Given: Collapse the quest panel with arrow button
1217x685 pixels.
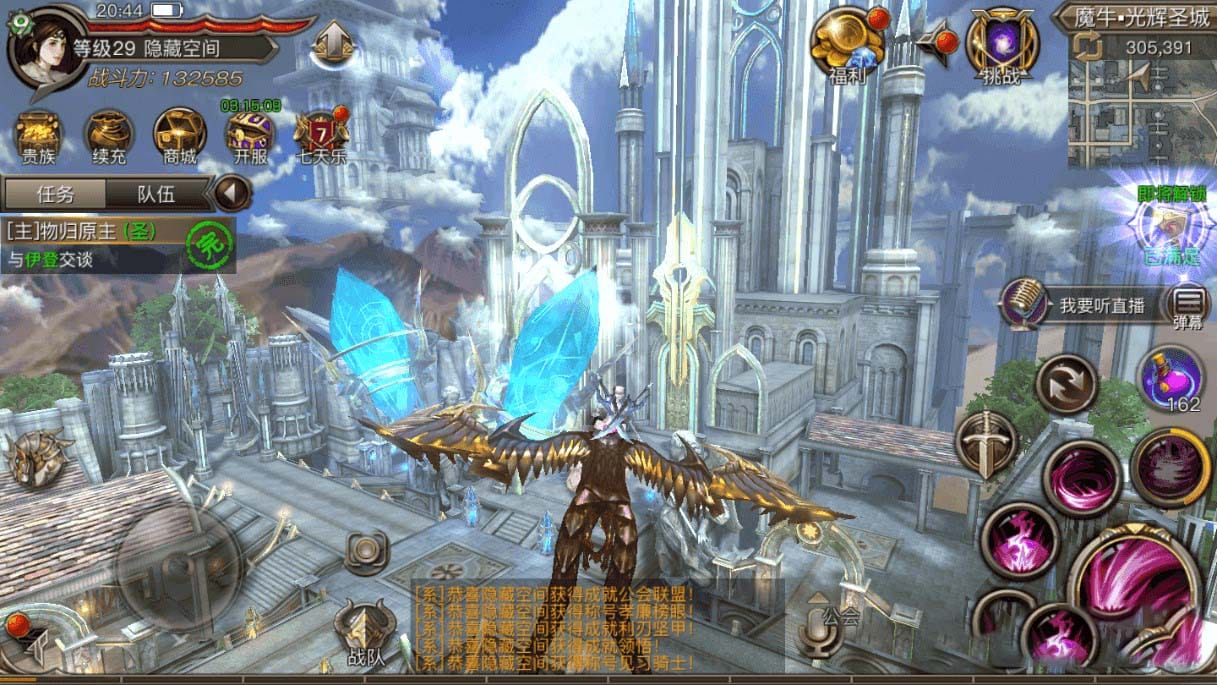Looking at the screenshot, I should tap(233, 193).
